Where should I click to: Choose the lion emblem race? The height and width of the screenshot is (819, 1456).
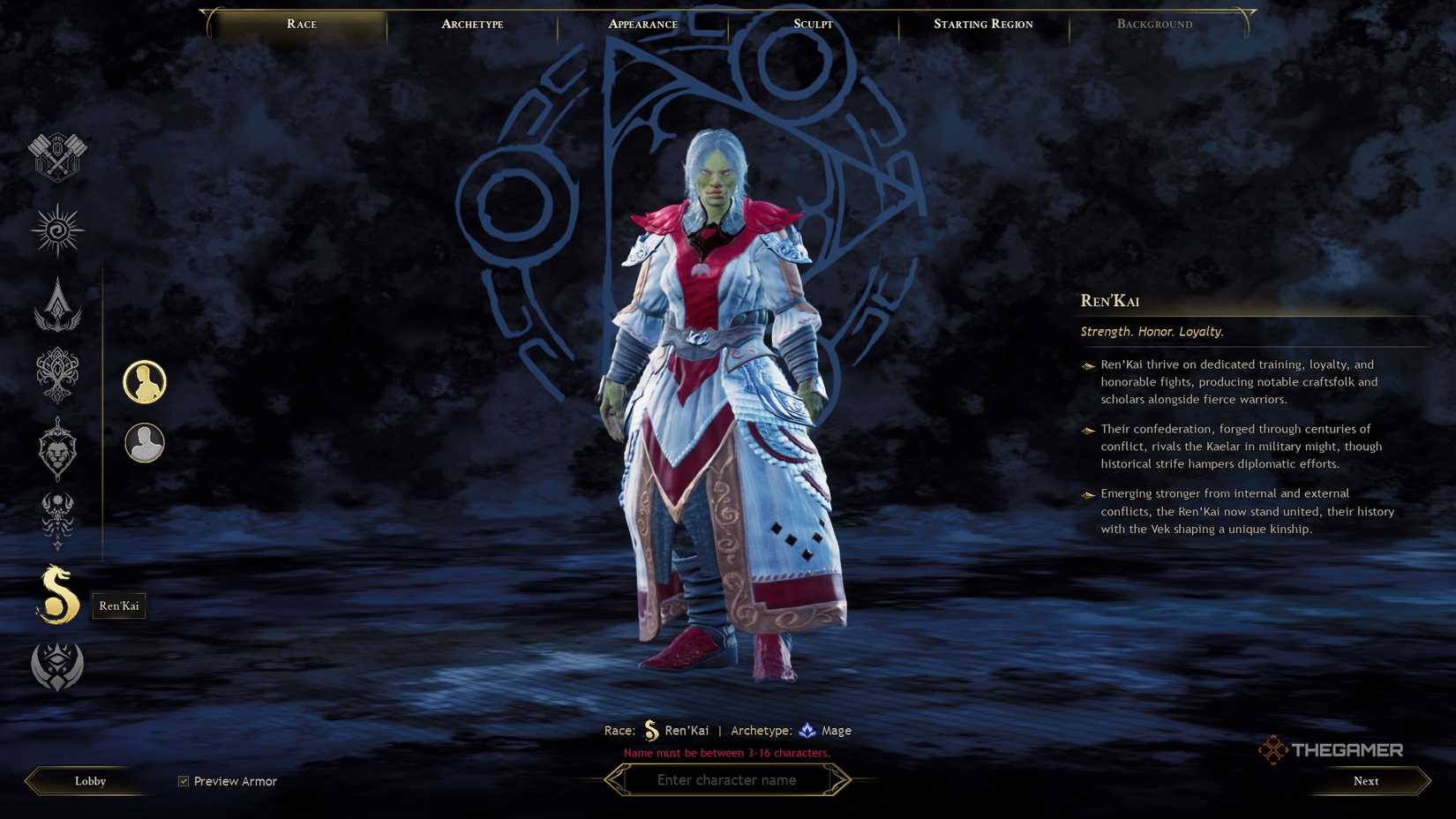click(x=56, y=450)
